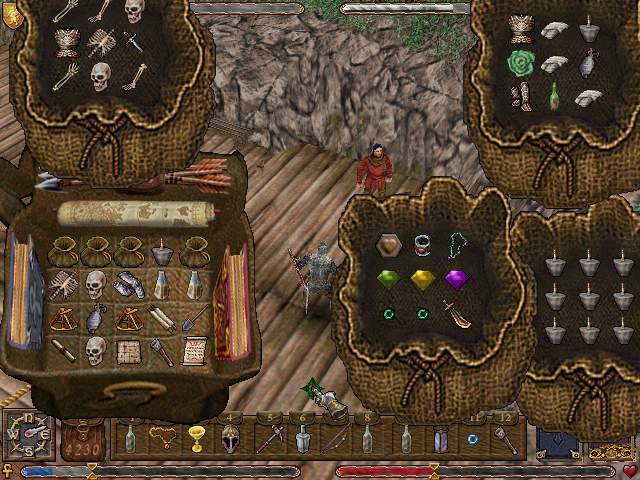The image size is (640, 480).
Task: Select the hammer in the backpack
Action: pos(161,351)
